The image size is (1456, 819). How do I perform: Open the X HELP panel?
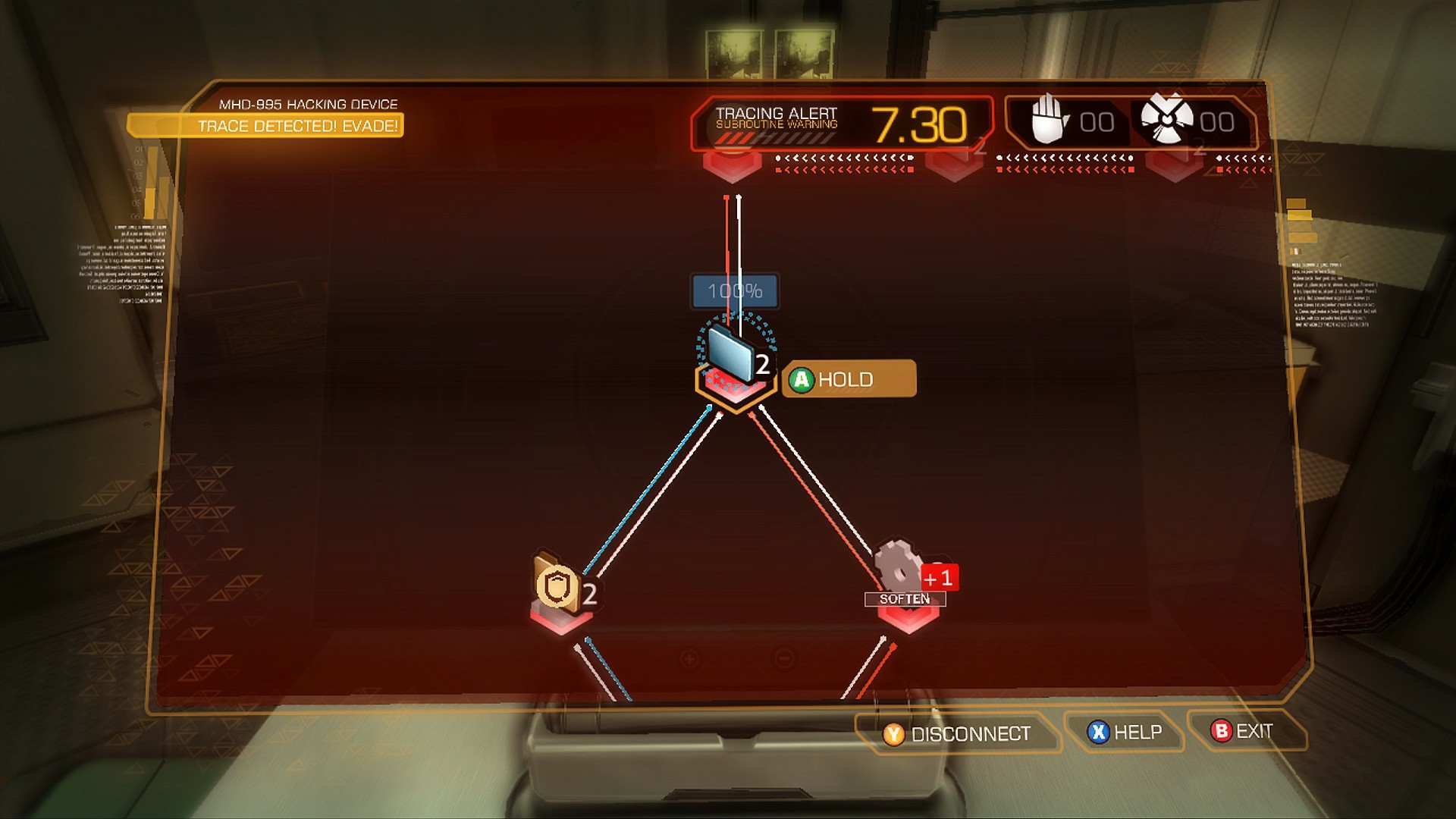coord(1124,730)
